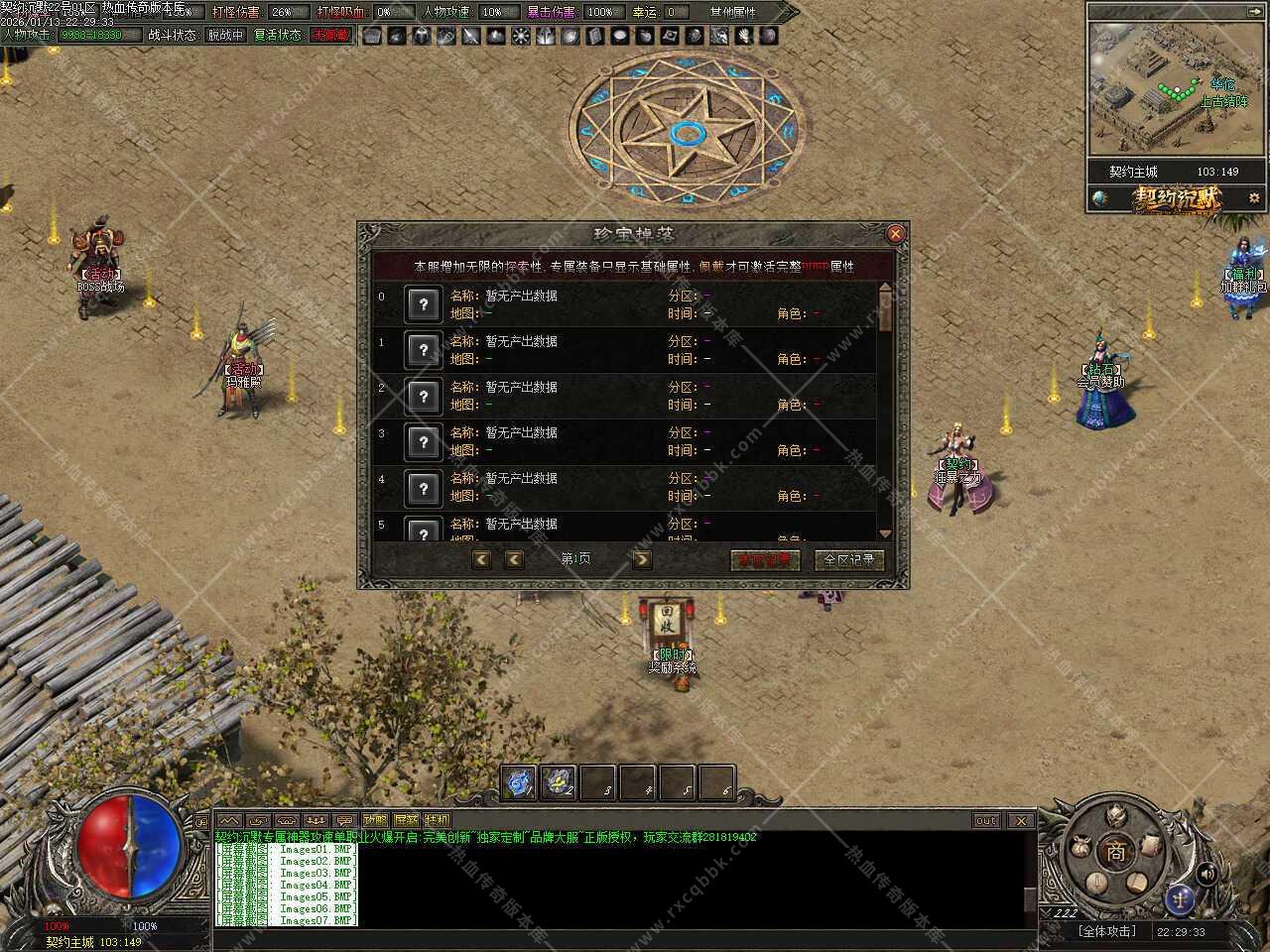The height and width of the screenshot is (952, 1270).
Task: Switch attack mode via 全体攻击 label
Action: (x=1107, y=931)
